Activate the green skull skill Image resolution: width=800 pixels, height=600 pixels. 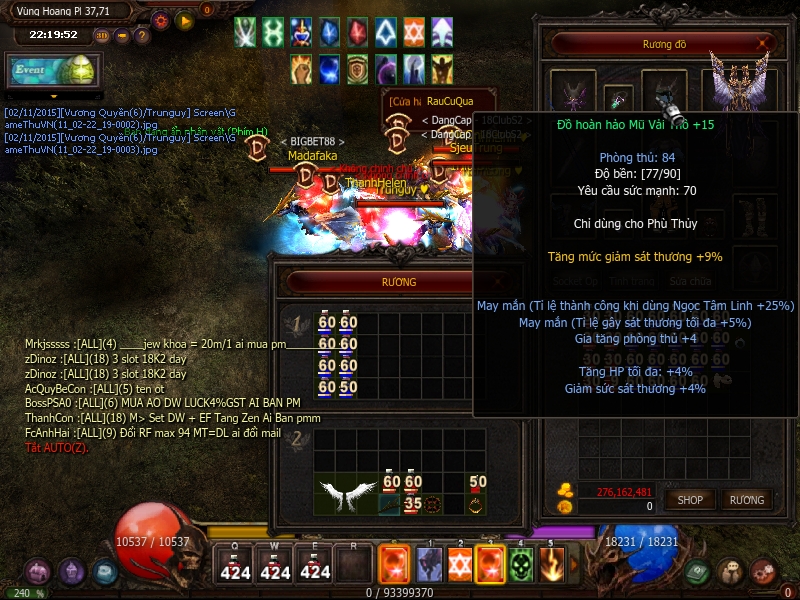[x=520, y=566]
